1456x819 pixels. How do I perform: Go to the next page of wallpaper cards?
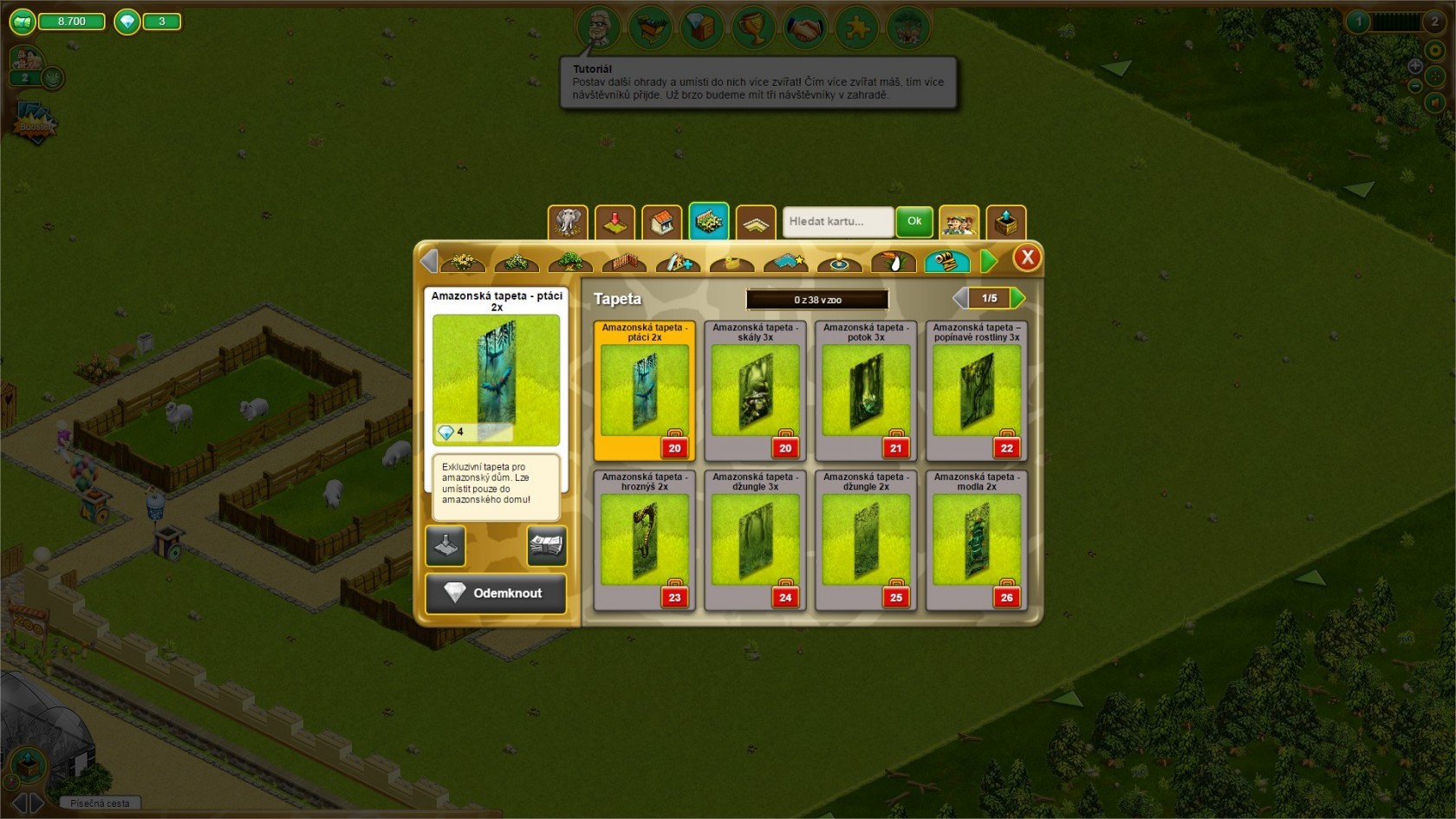(x=1018, y=298)
